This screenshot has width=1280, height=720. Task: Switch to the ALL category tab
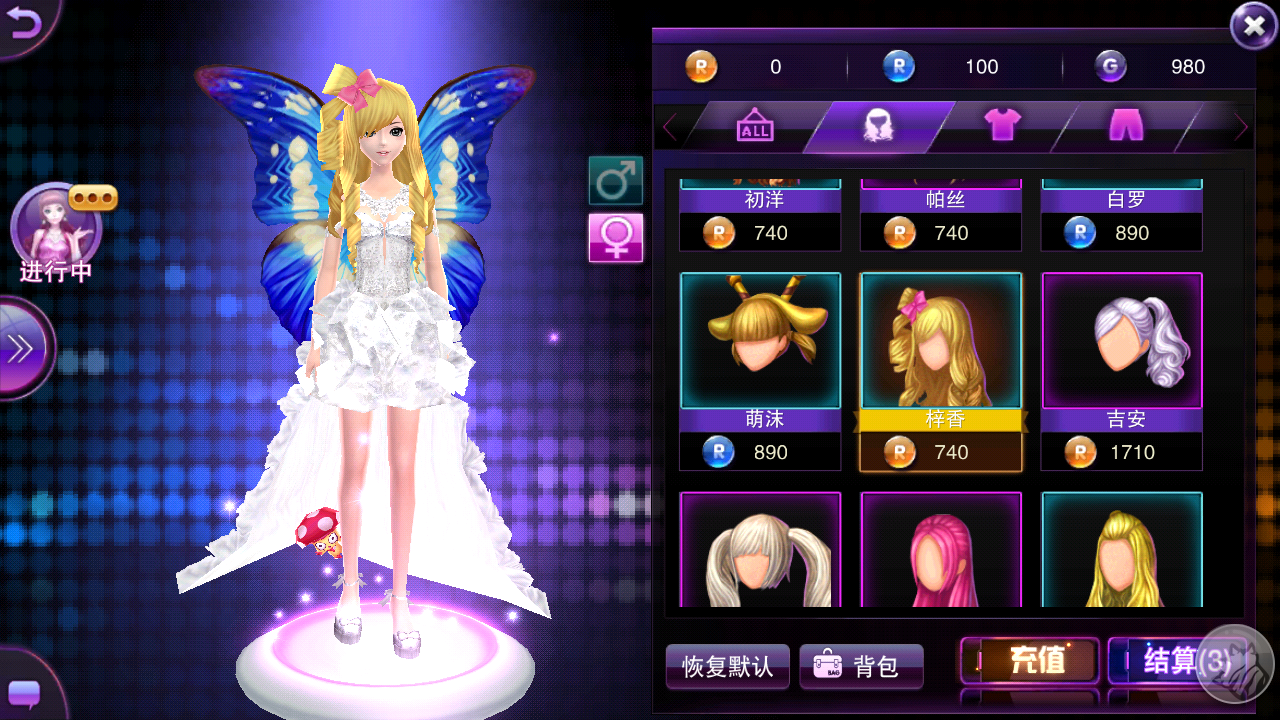click(755, 127)
